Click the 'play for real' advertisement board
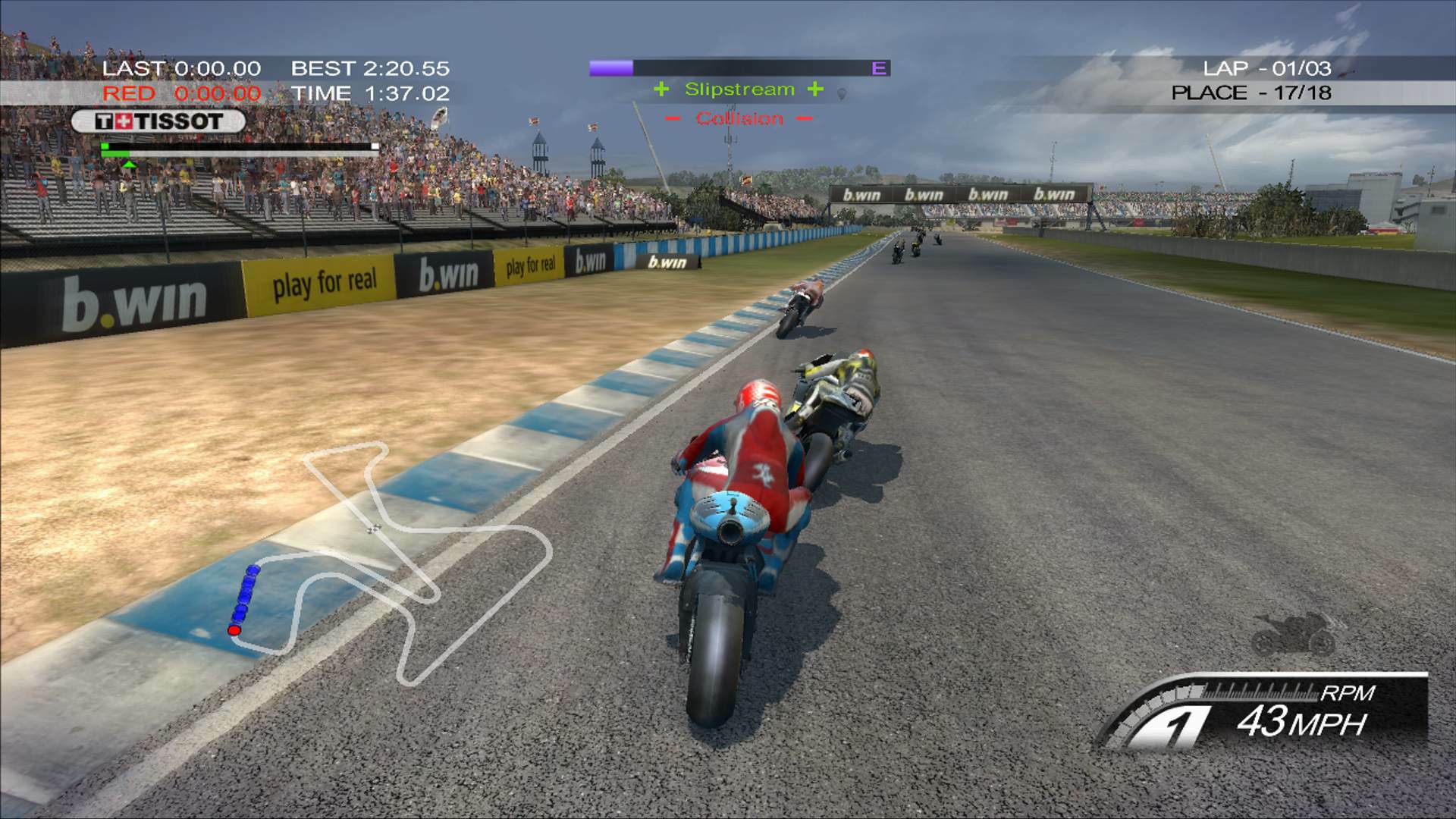This screenshot has width=1456, height=819. tap(326, 281)
